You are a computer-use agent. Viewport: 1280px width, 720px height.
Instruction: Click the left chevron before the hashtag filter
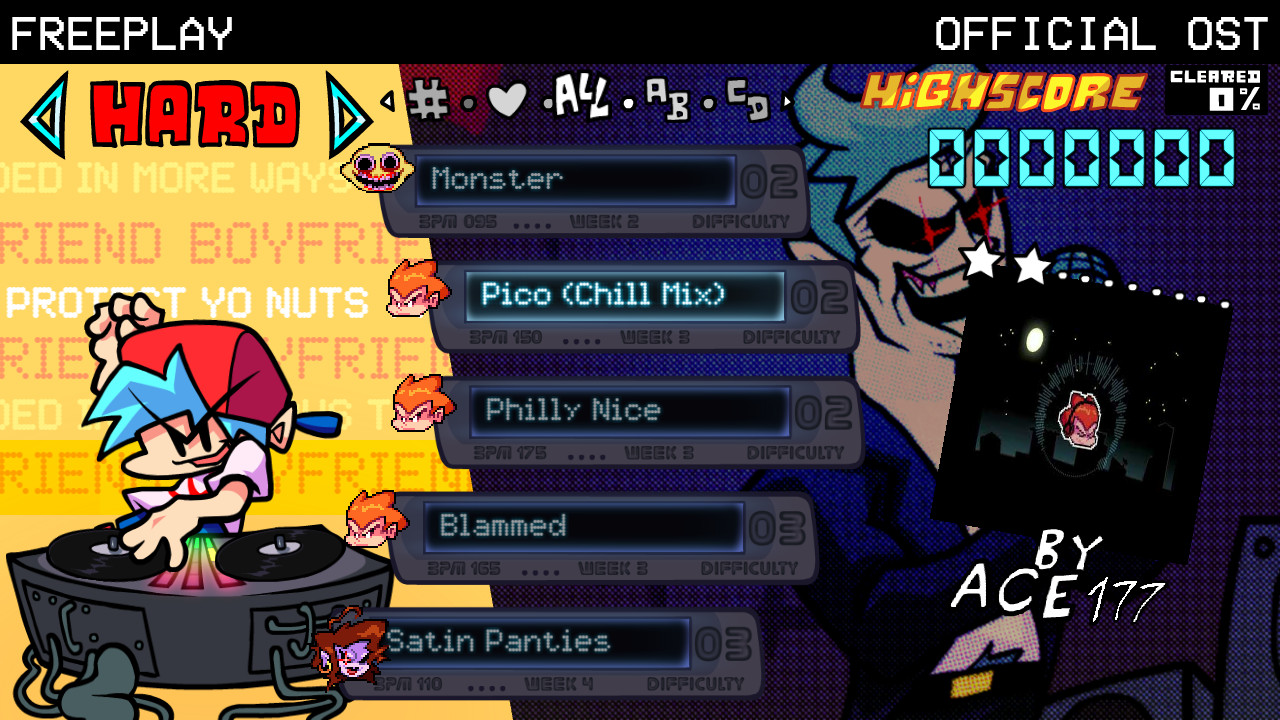pyautogui.click(x=389, y=102)
